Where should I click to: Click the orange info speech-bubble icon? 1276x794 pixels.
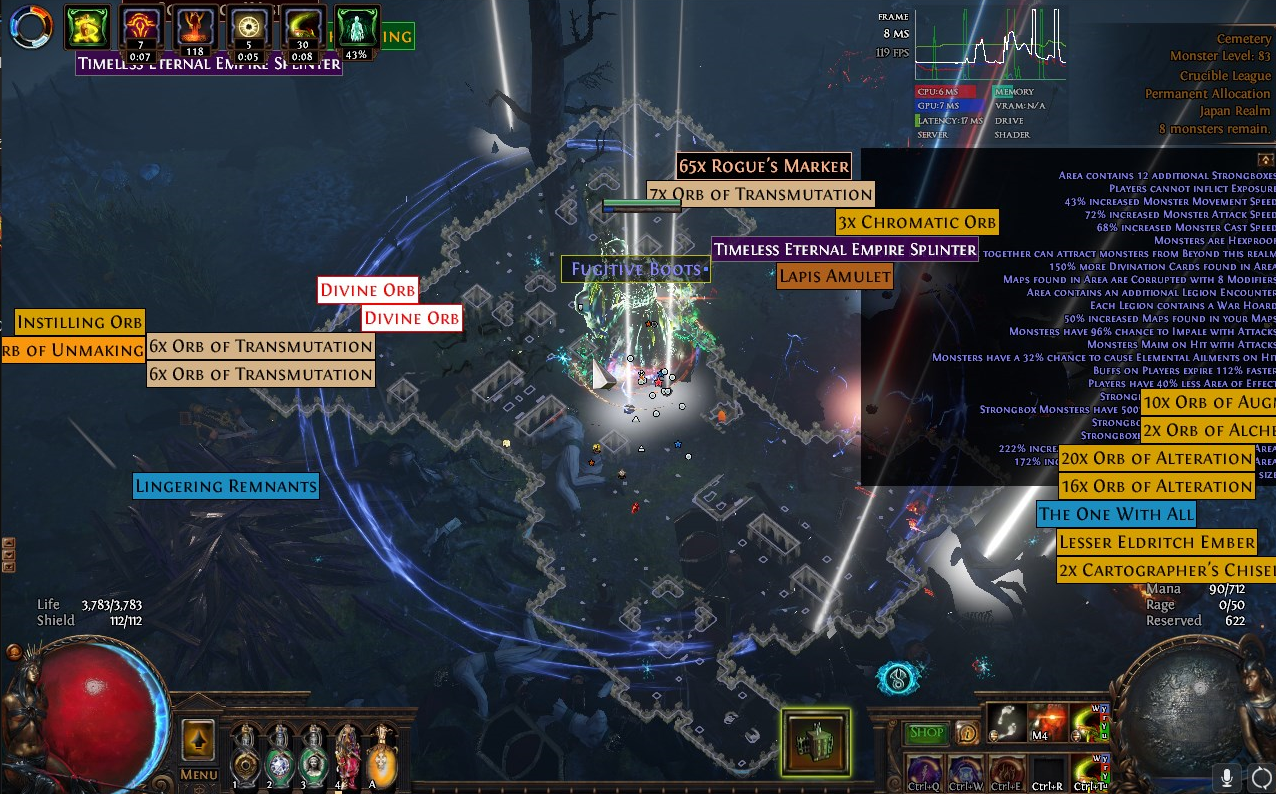[966, 732]
